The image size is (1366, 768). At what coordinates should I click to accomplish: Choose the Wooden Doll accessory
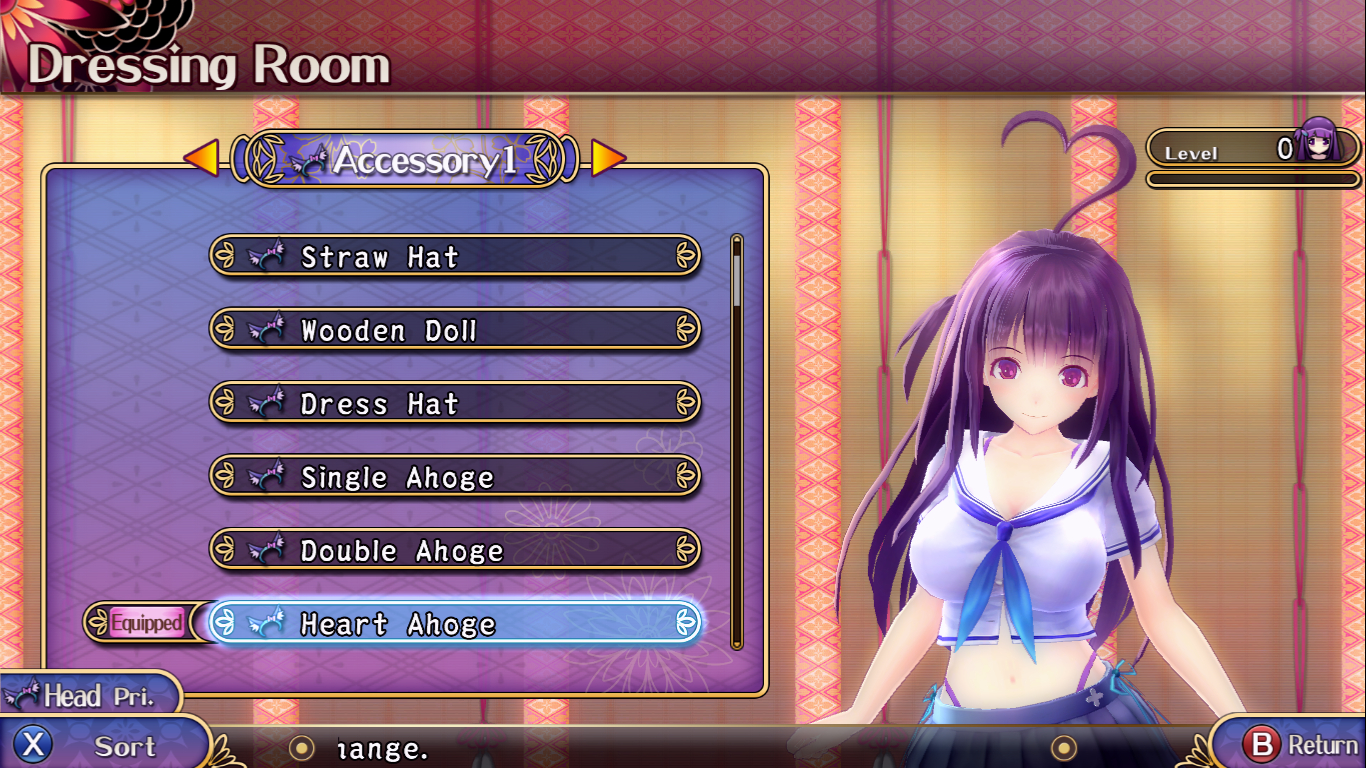(x=455, y=330)
